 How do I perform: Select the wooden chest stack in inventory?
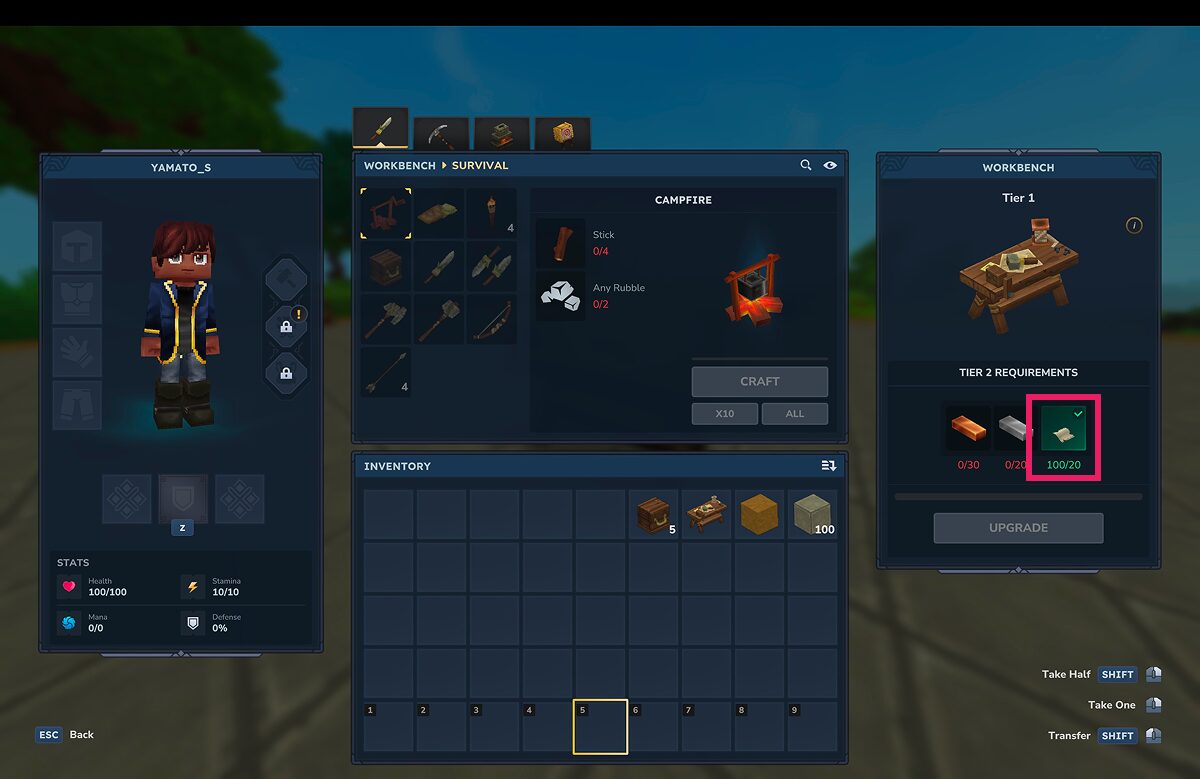(655, 515)
